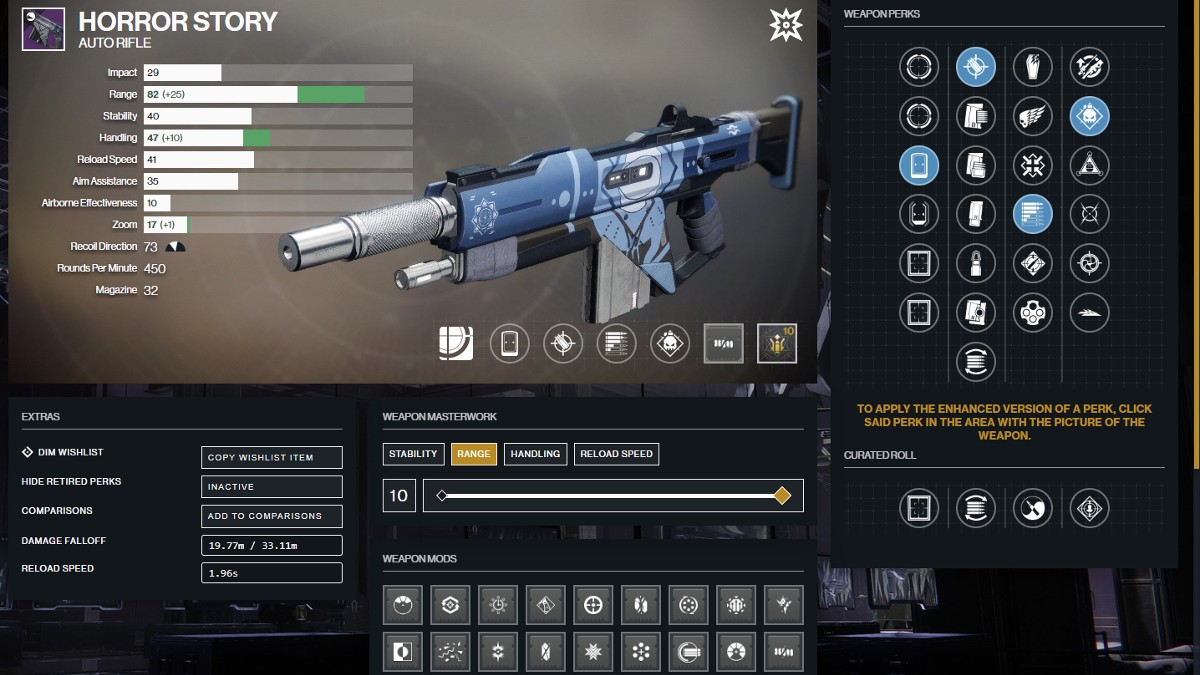This screenshot has width=1200, height=675.
Task: Click the skull perk under the weapon image
Action: point(669,344)
